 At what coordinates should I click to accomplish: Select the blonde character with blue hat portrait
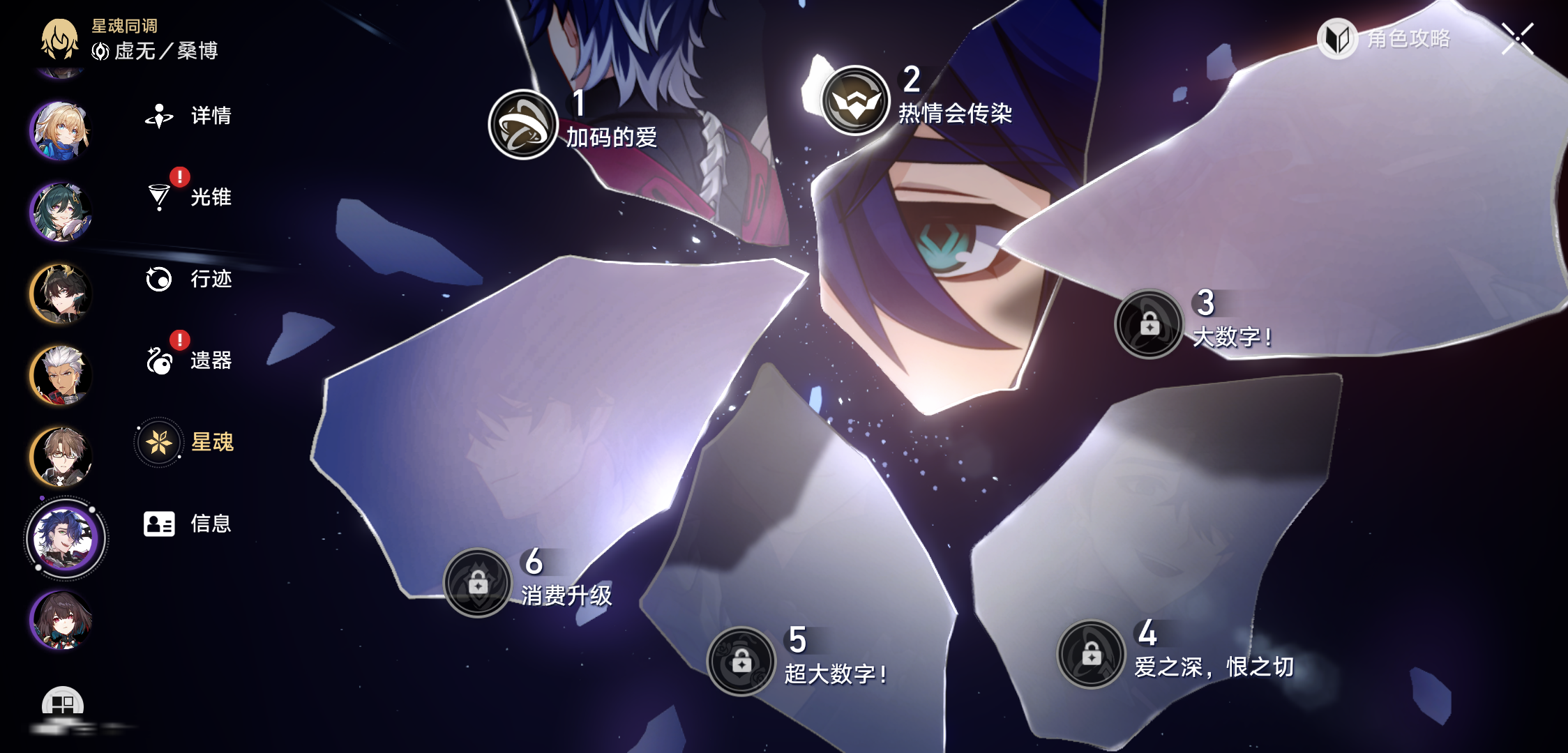(61, 131)
